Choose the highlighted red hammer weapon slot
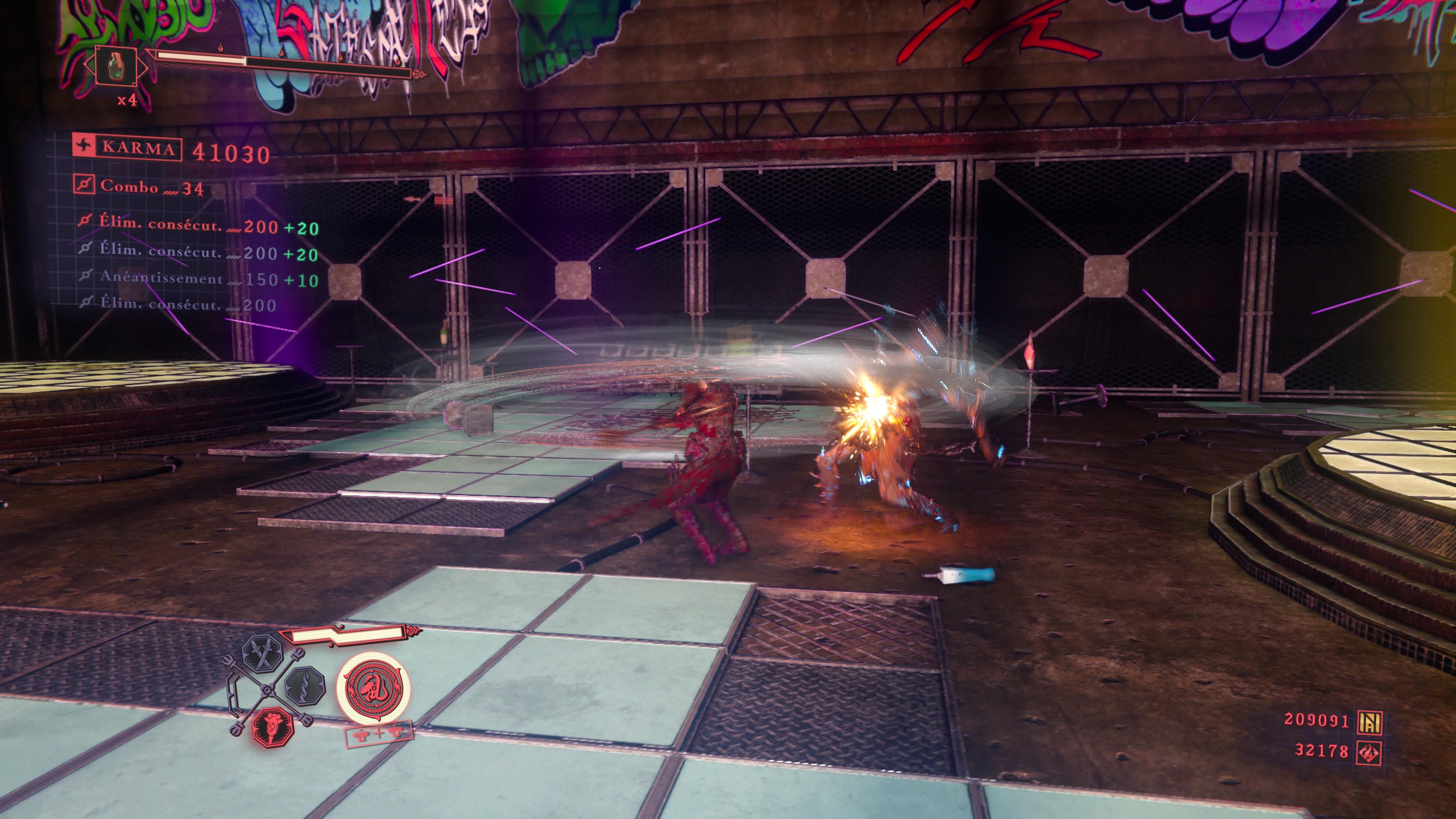The width and height of the screenshot is (1456, 819). tap(273, 726)
